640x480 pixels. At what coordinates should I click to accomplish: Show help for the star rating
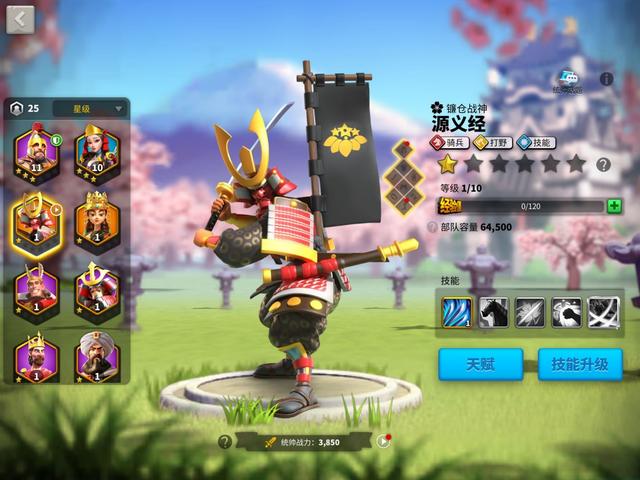tap(603, 165)
